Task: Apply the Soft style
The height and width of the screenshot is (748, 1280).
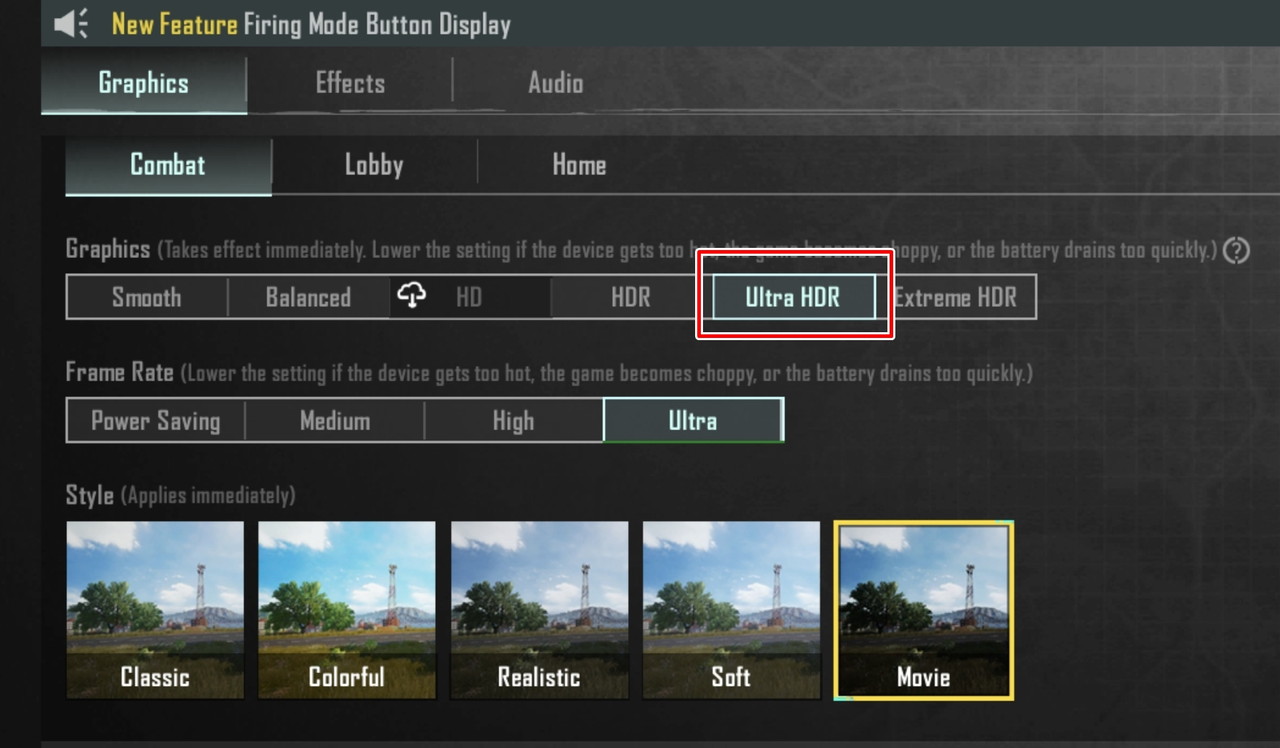Action: [x=731, y=610]
